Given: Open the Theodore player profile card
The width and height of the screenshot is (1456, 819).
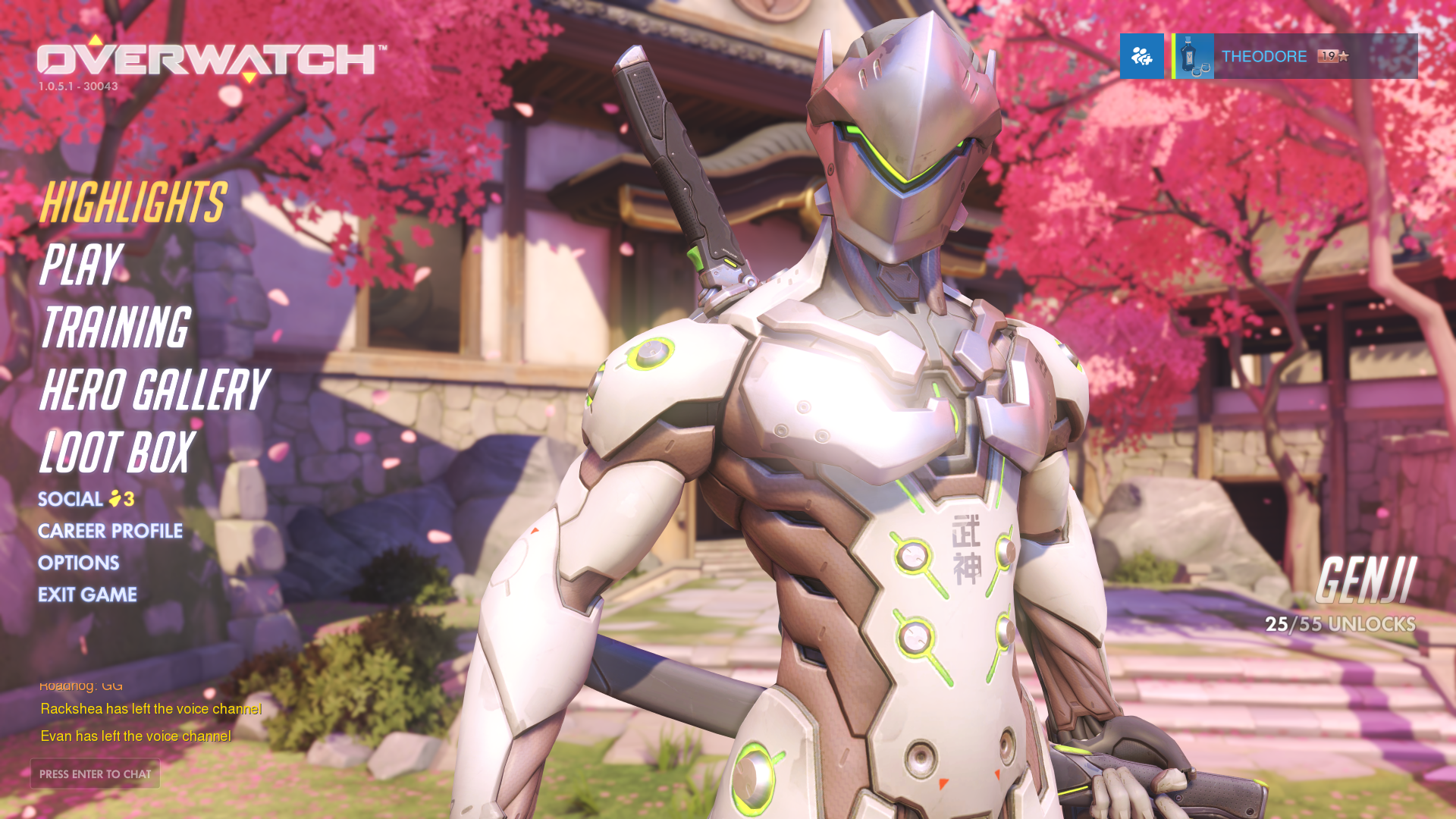Looking at the screenshot, I should (x=1294, y=56).
